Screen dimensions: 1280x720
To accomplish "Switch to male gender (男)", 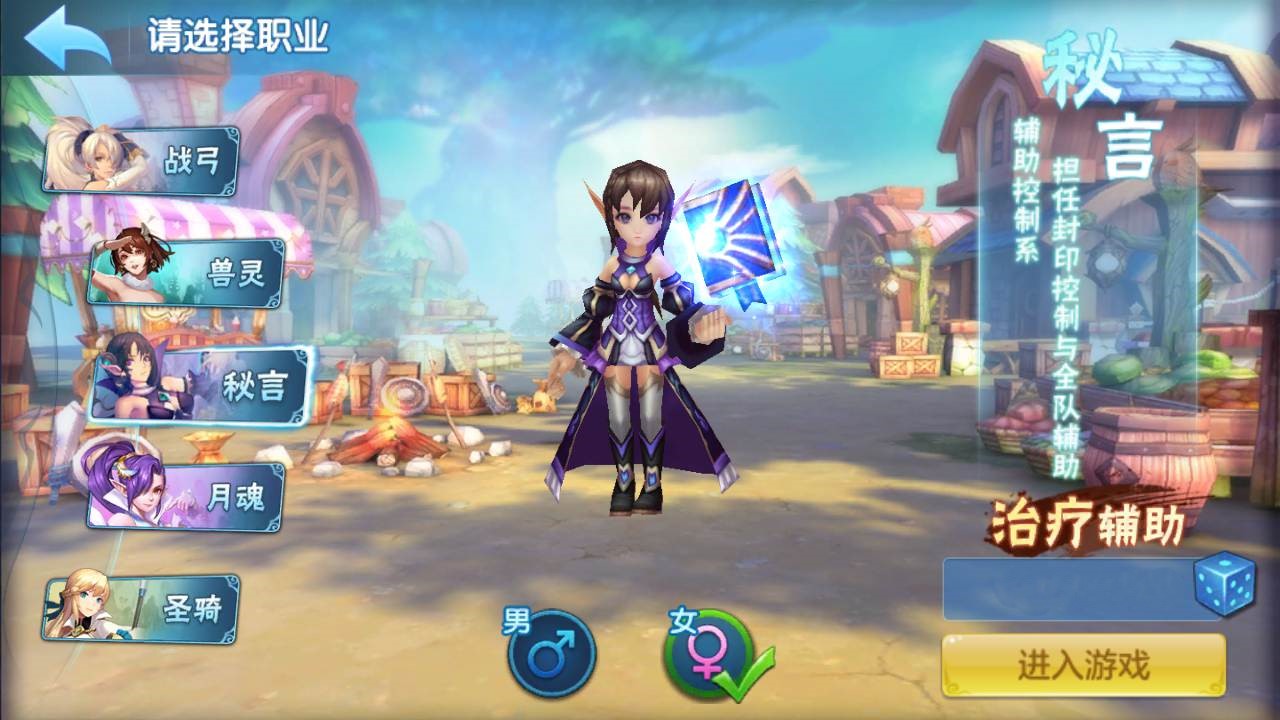I will [x=551, y=653].
